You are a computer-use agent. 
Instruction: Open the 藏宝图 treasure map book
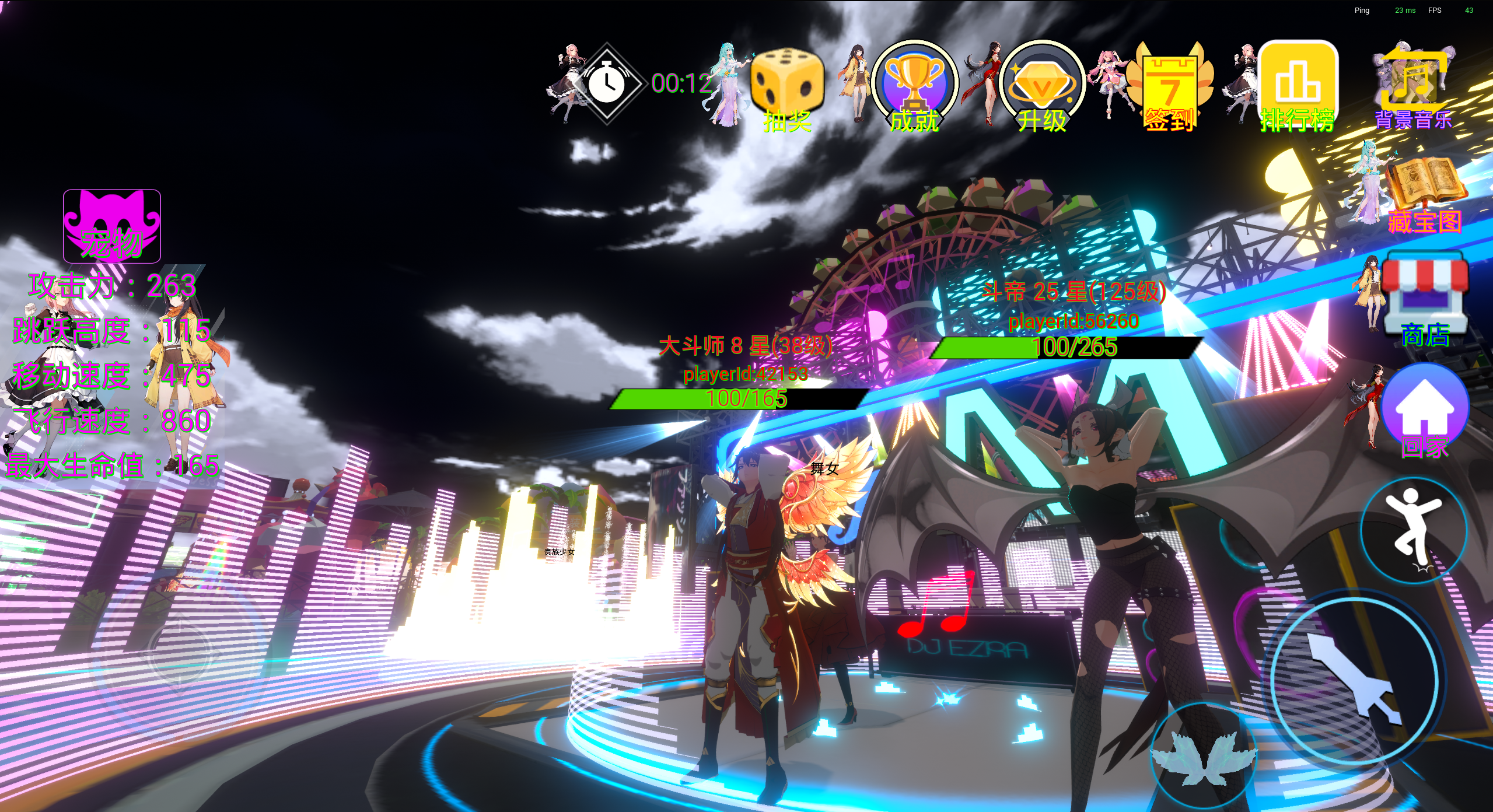[x=1425, y=192]
